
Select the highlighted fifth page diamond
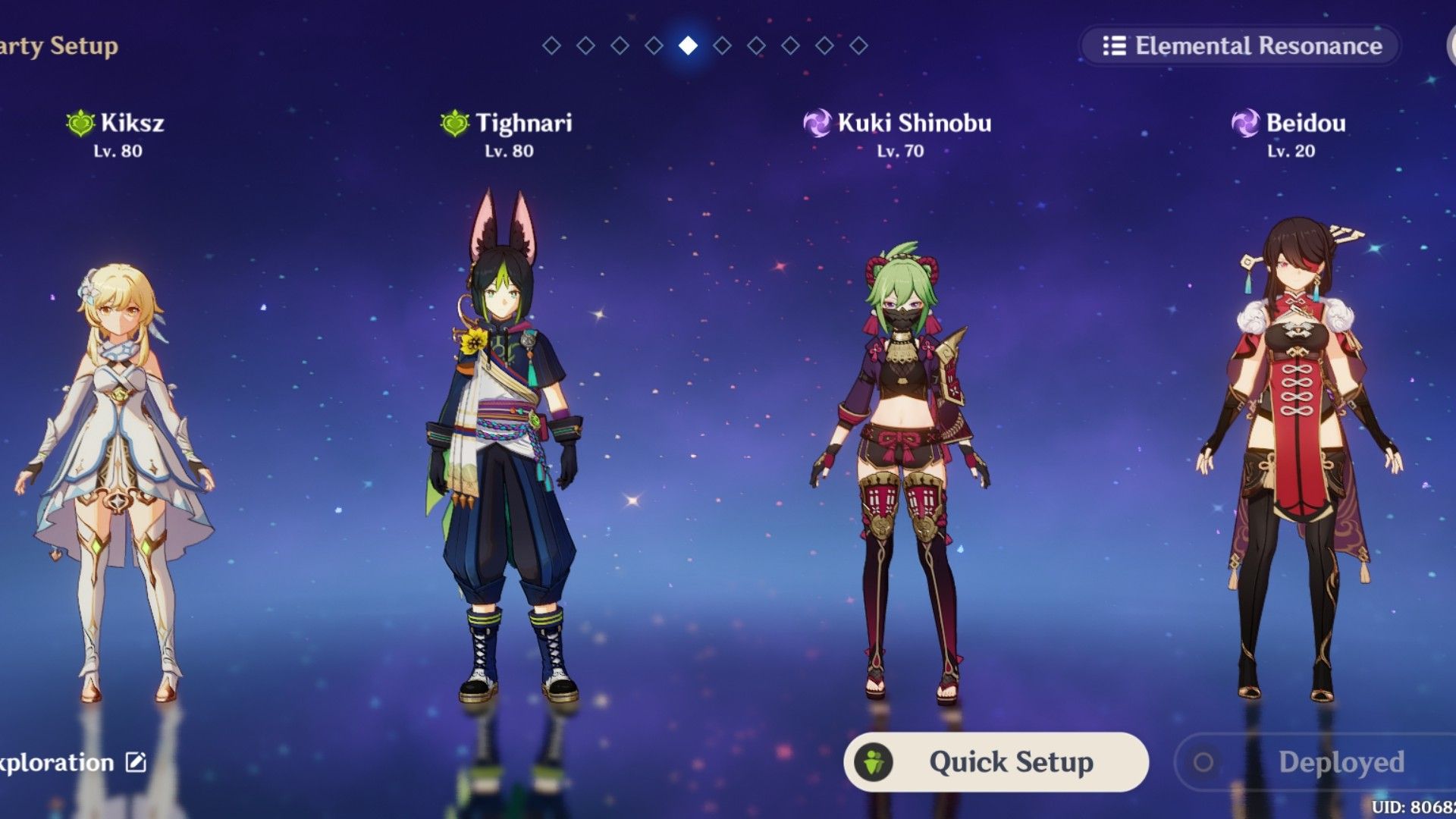686,45
